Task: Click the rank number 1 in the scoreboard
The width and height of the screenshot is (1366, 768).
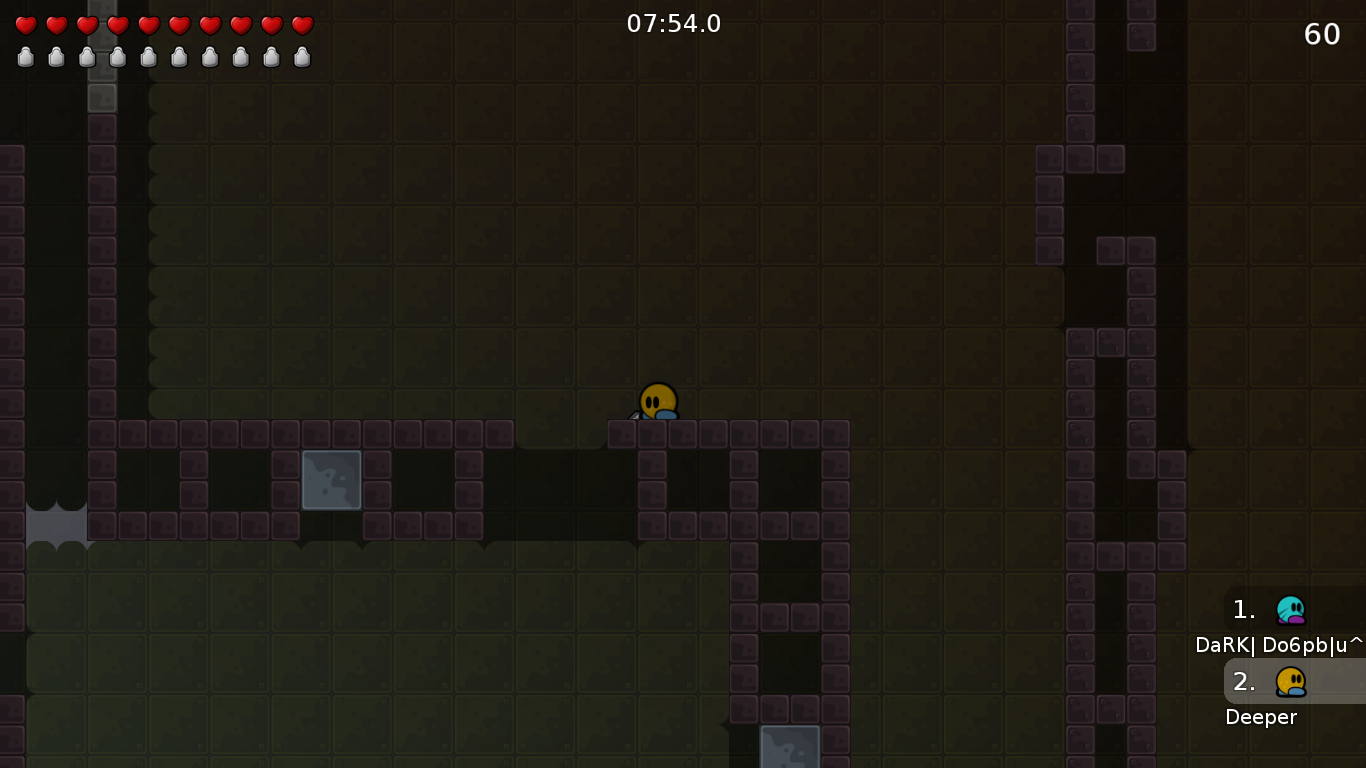Action: tap(1242, 610)
